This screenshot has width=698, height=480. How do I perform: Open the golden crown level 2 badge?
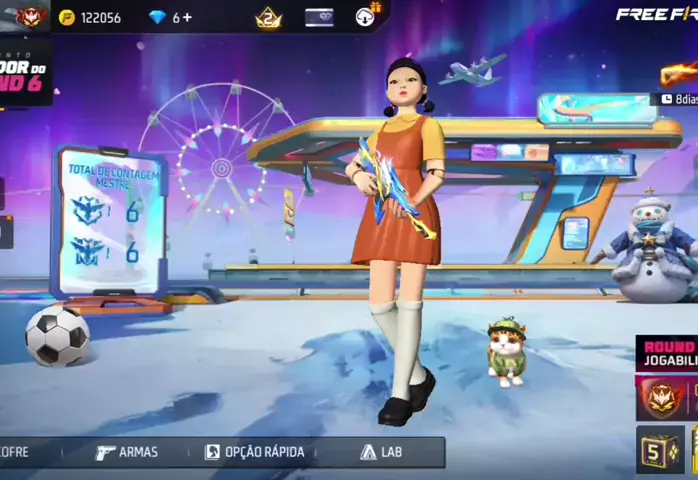pyautogui.click(x=268, y=17)
